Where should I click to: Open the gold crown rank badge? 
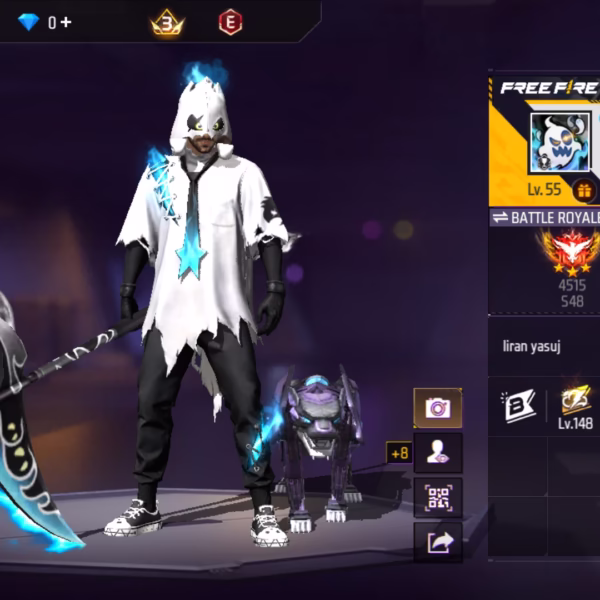click(x=165, y=21)
